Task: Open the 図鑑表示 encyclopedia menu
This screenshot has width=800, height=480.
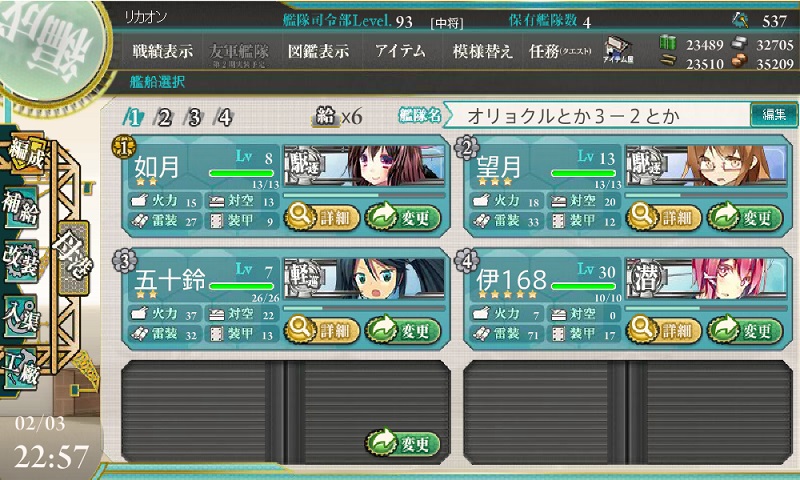Action: [x=318, y=51]
